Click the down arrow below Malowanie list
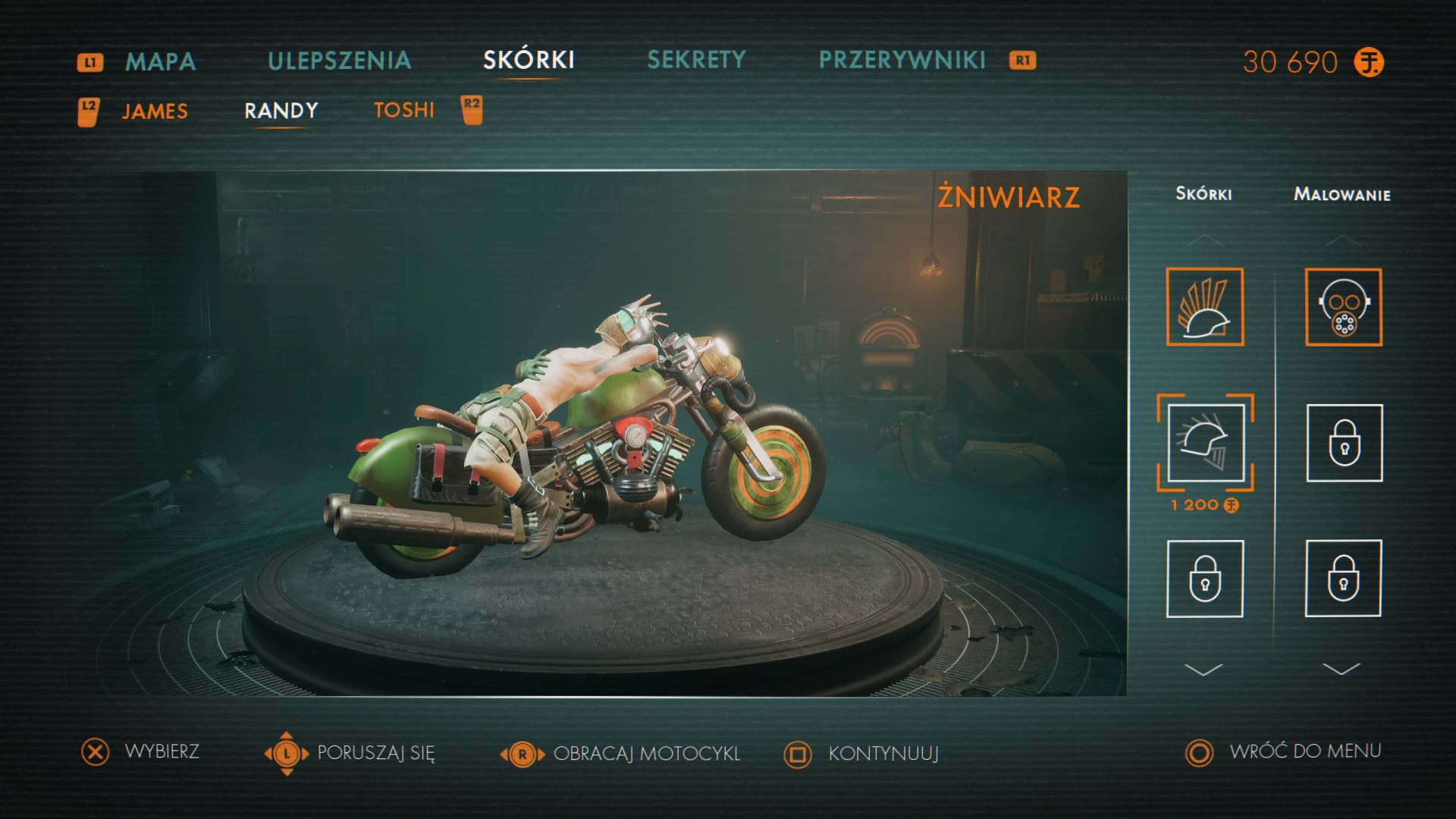The image size is (1456, 819). pyautogui.click(x=1341, y=669)
